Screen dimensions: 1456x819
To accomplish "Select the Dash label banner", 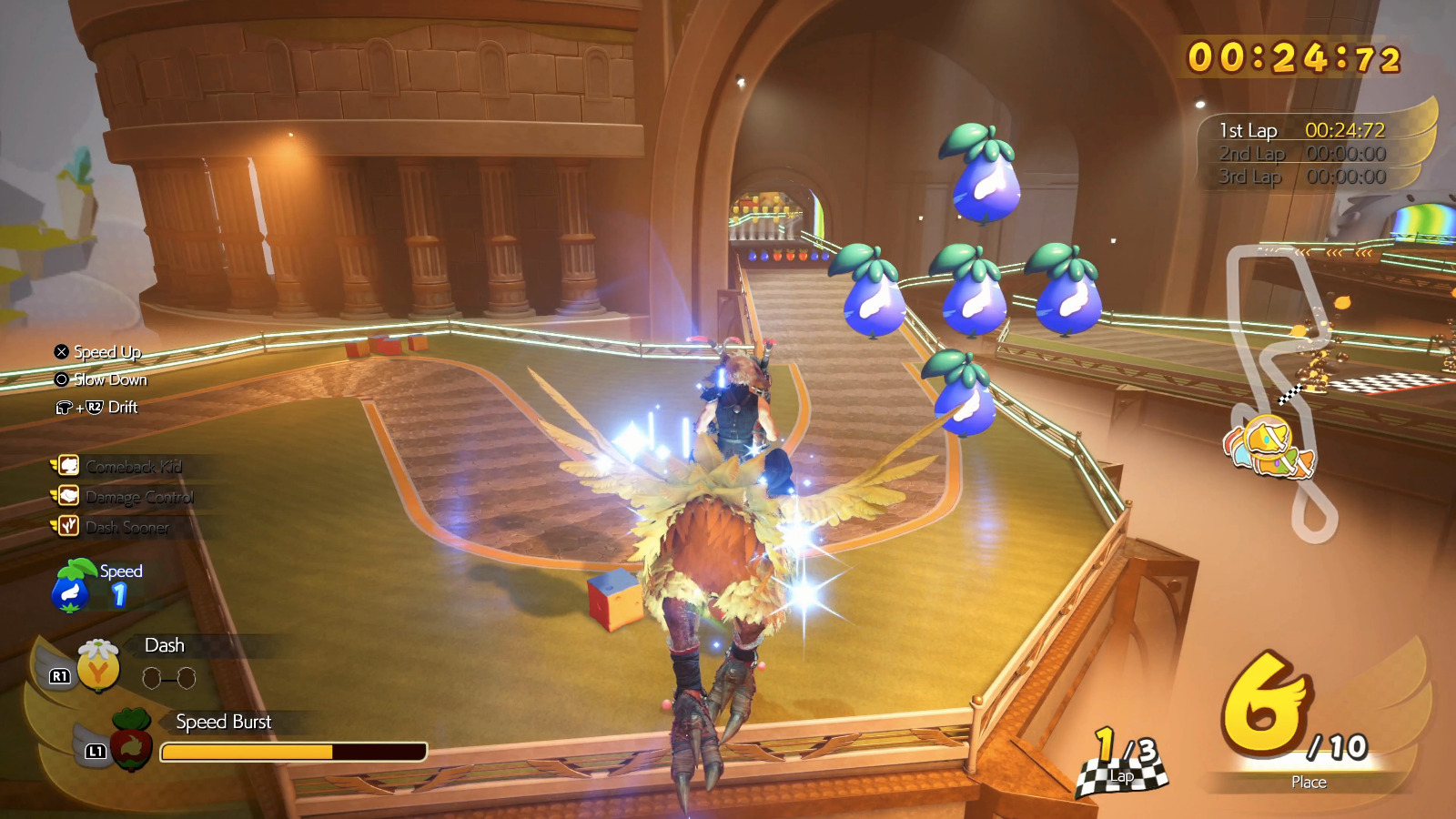I will point(164,645).
